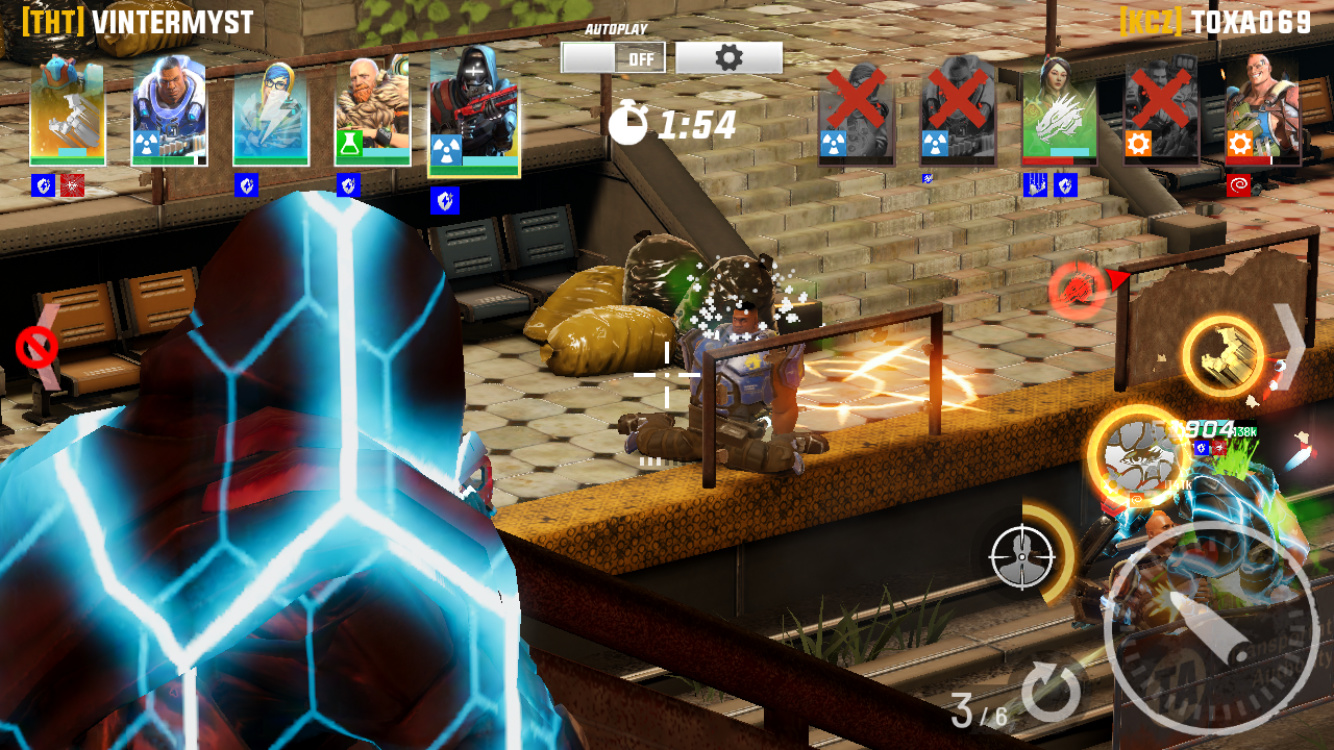
Task: Tap the crosshair aim button
Action: pyautogui.click(x=1023, y=556)
